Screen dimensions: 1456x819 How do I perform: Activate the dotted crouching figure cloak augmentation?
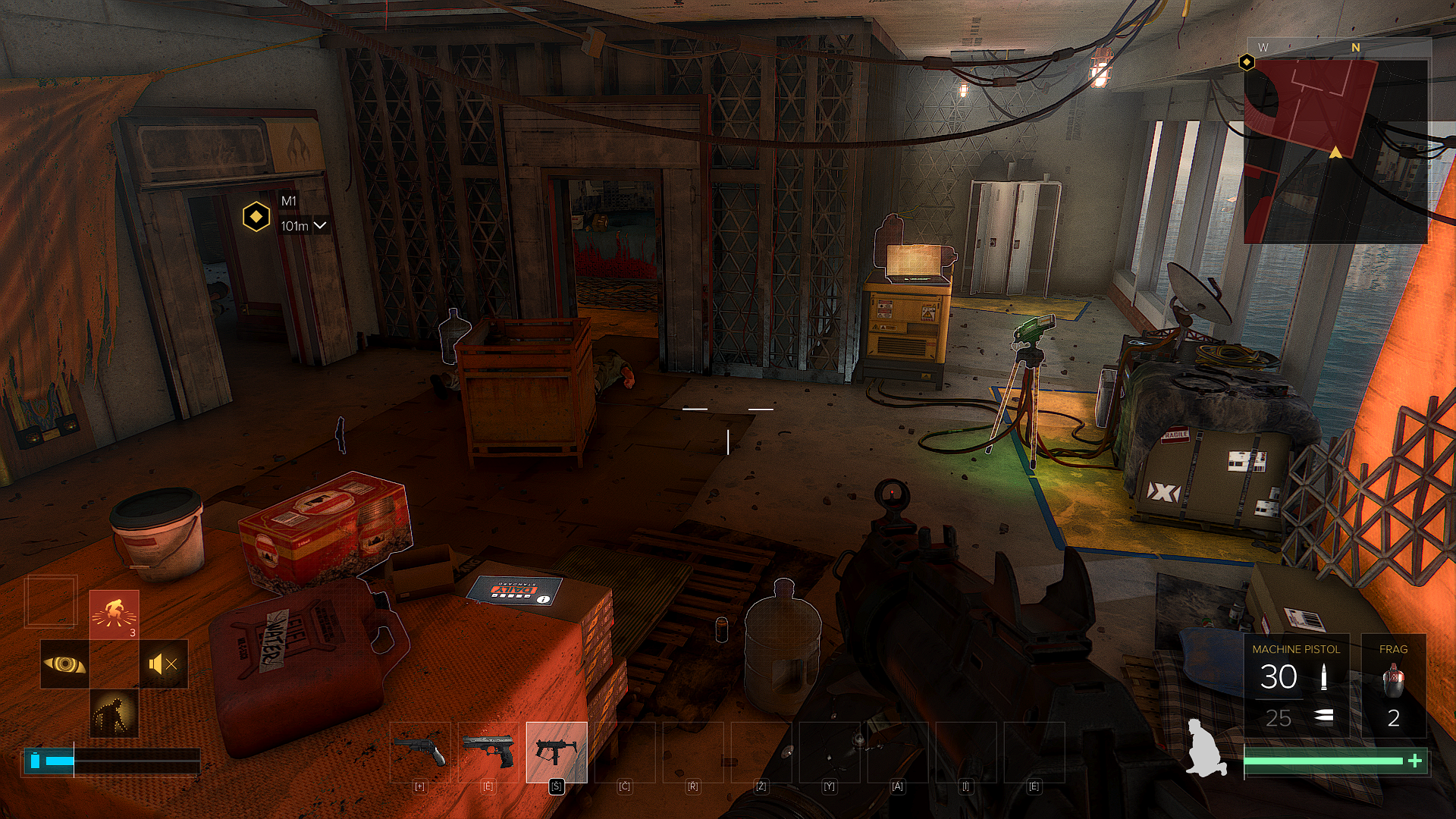coord(115,714)
